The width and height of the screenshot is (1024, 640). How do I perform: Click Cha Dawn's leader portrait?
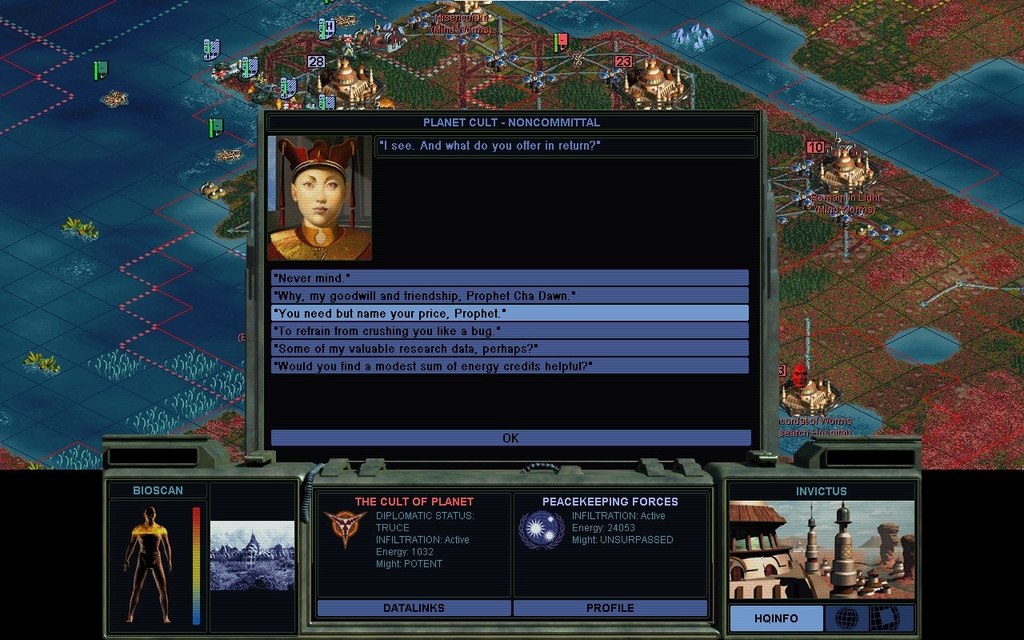pos(319,198)
